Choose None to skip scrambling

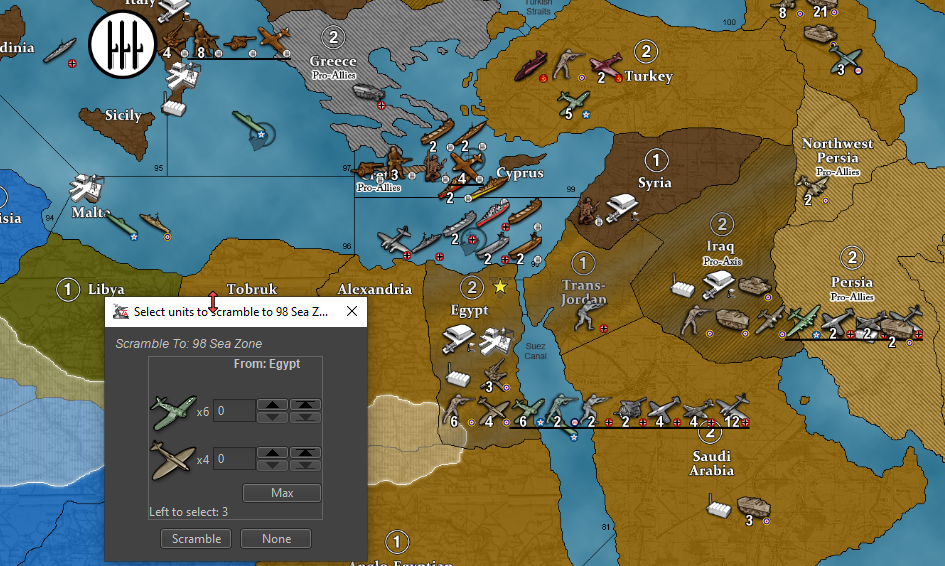[x=276, y=539]
